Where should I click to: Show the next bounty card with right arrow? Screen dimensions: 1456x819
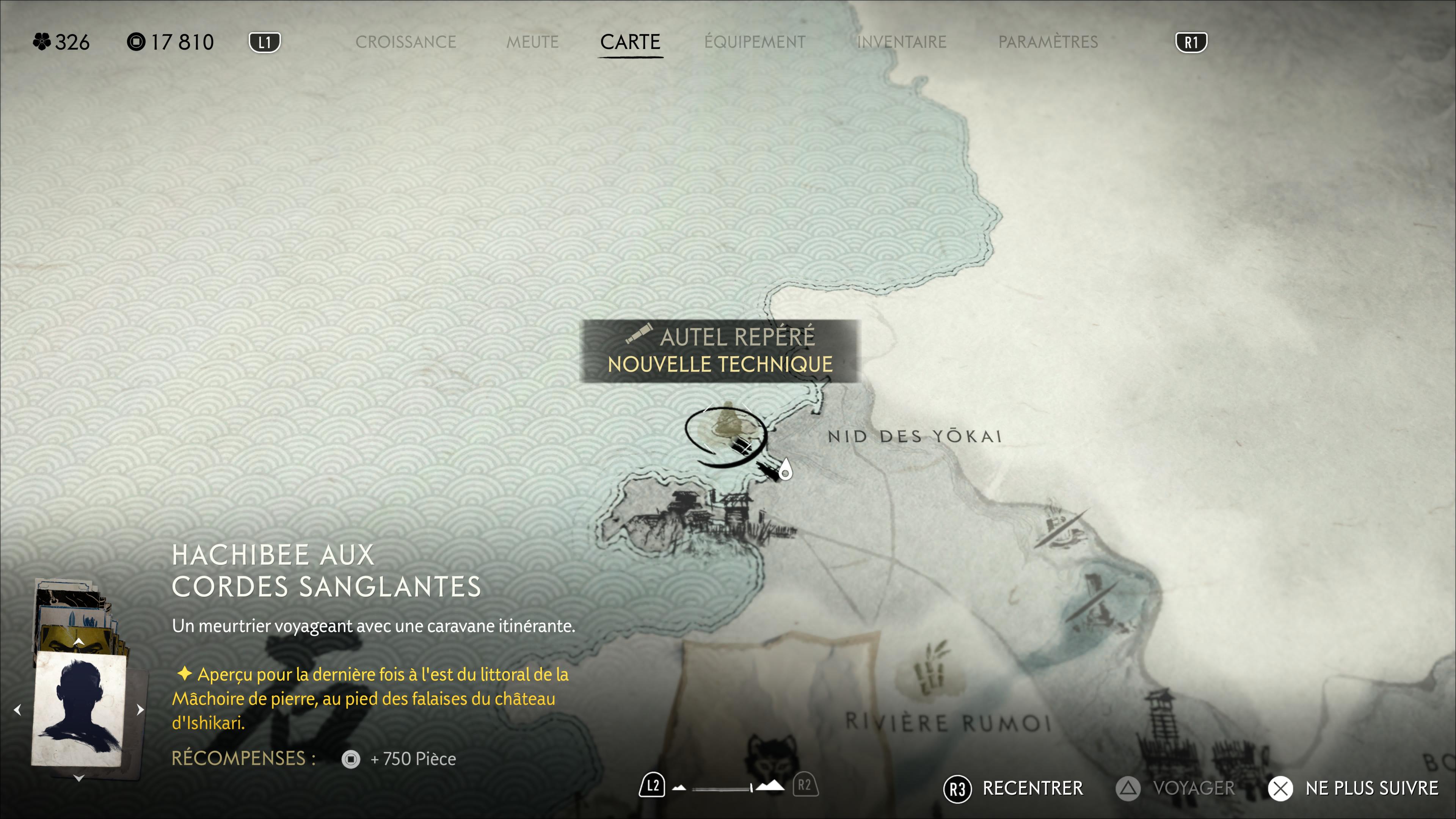click(x=140, y=710)
